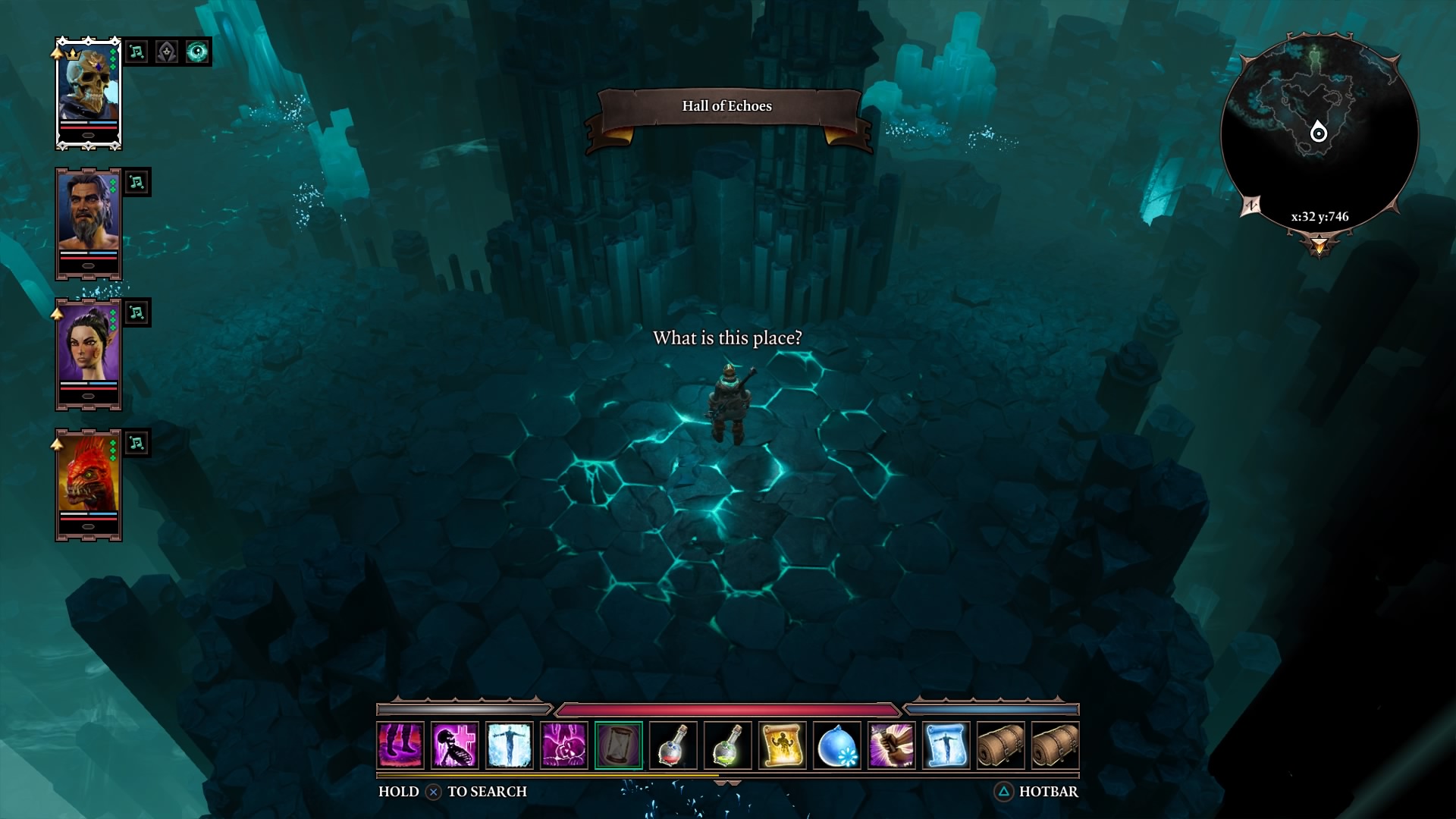Select the blue water balloon item
1456x819 pixels.
(837, 745)
